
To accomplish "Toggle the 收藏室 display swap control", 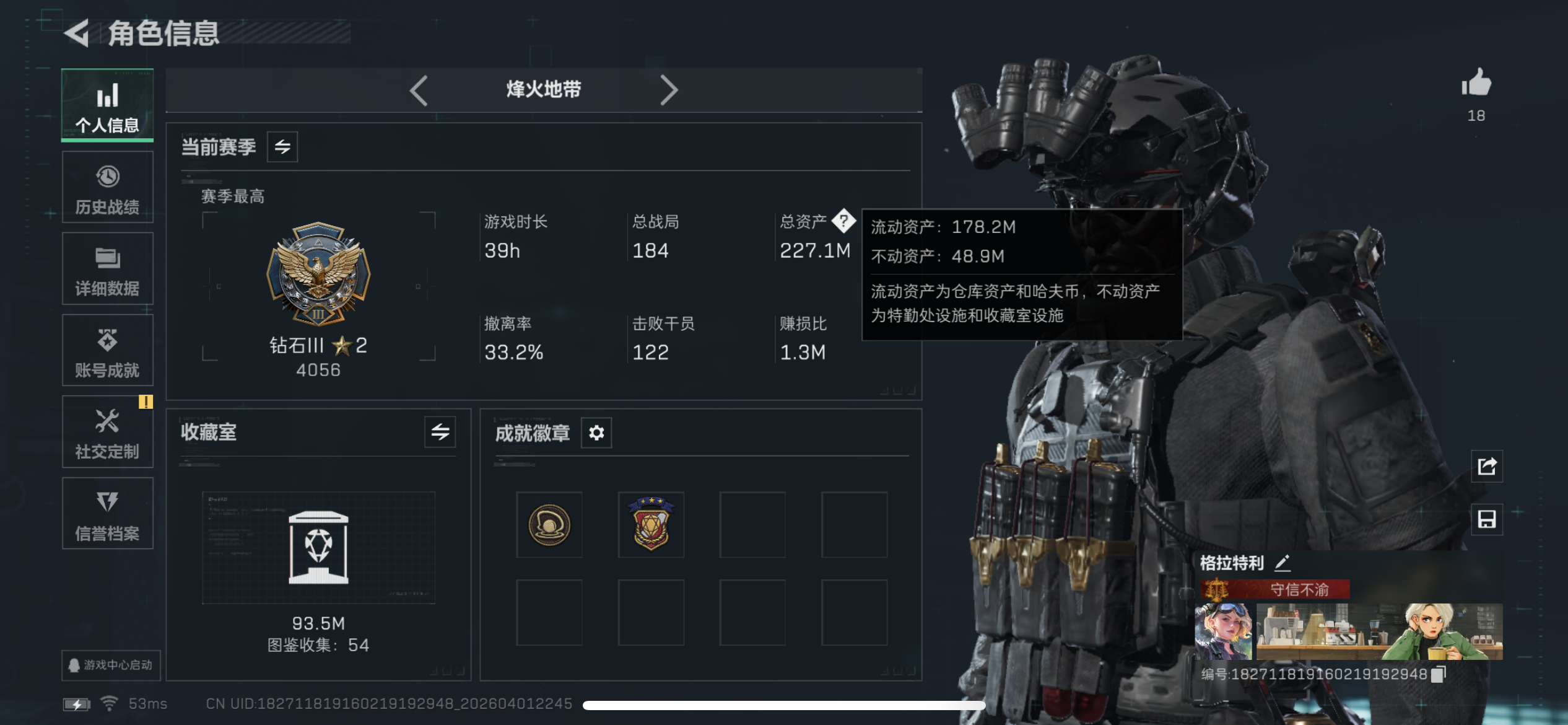I will pos(442,433).
